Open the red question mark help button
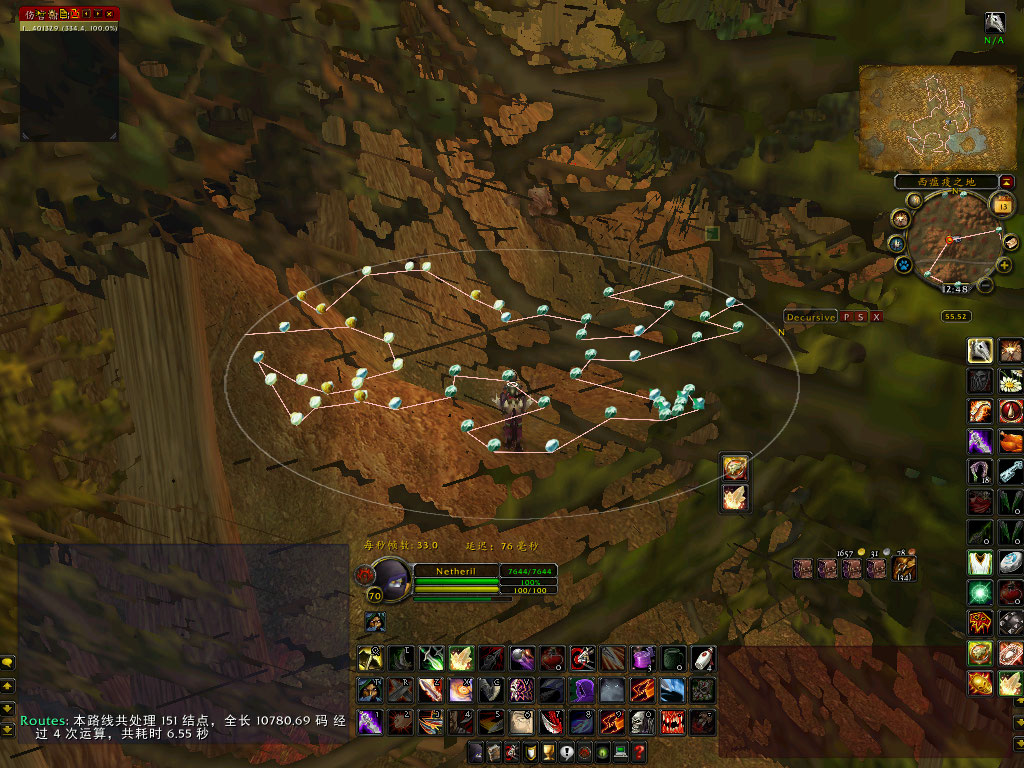This screenshot has width=1024, height=768. click(639, 752)
